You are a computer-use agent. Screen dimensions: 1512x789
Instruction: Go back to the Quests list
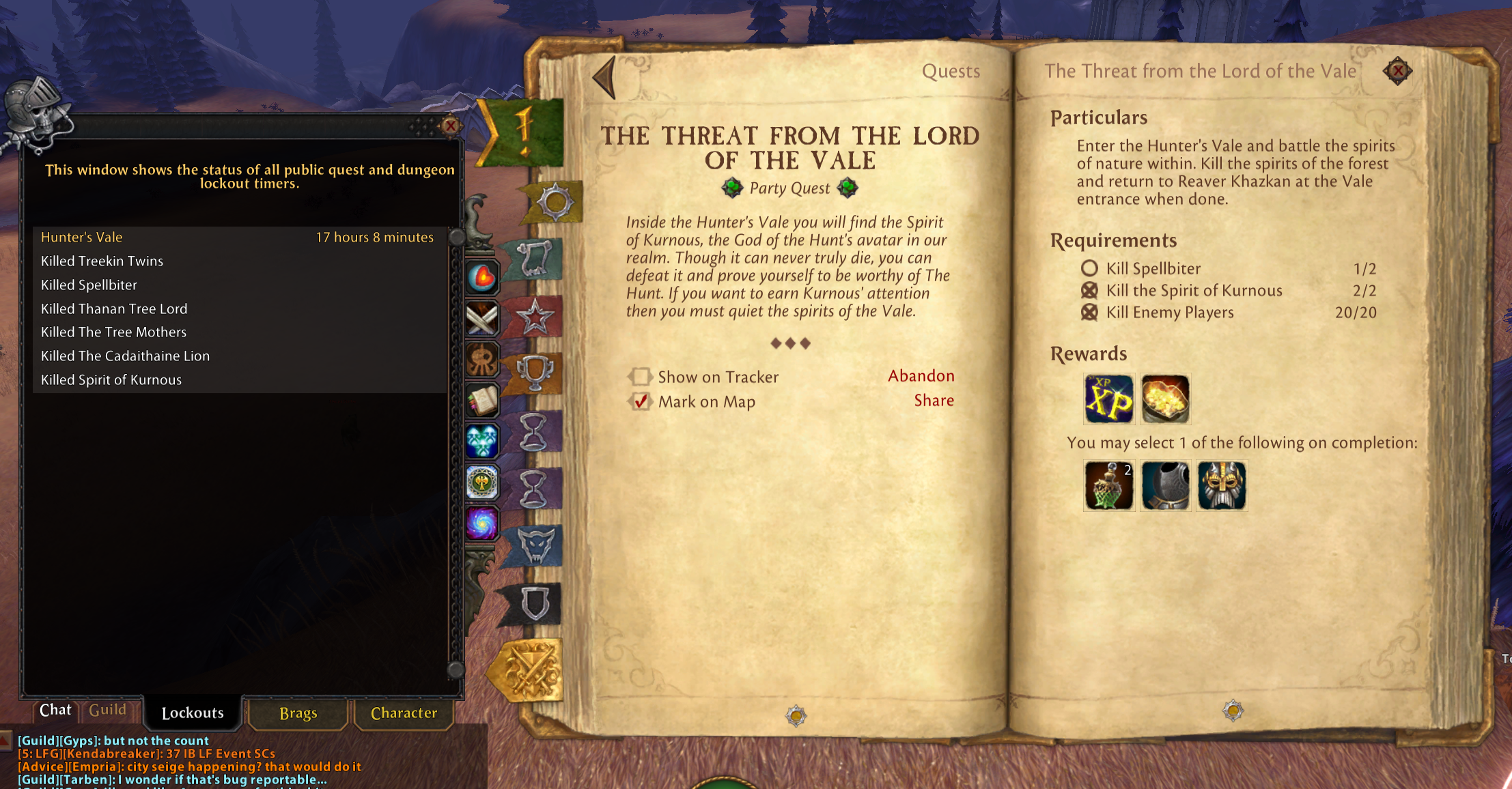[x=605, y=77]
